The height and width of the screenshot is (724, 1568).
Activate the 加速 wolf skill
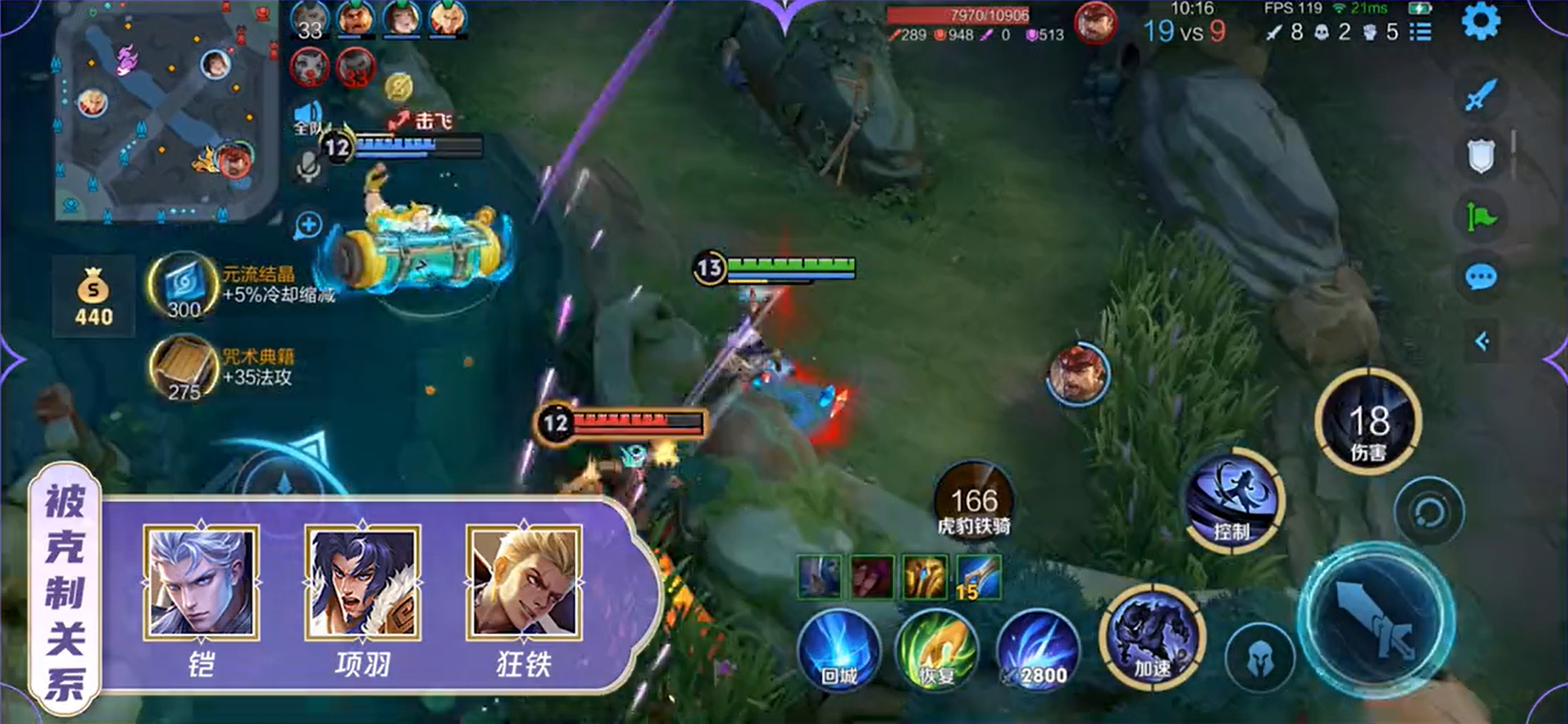point(1152,634)
